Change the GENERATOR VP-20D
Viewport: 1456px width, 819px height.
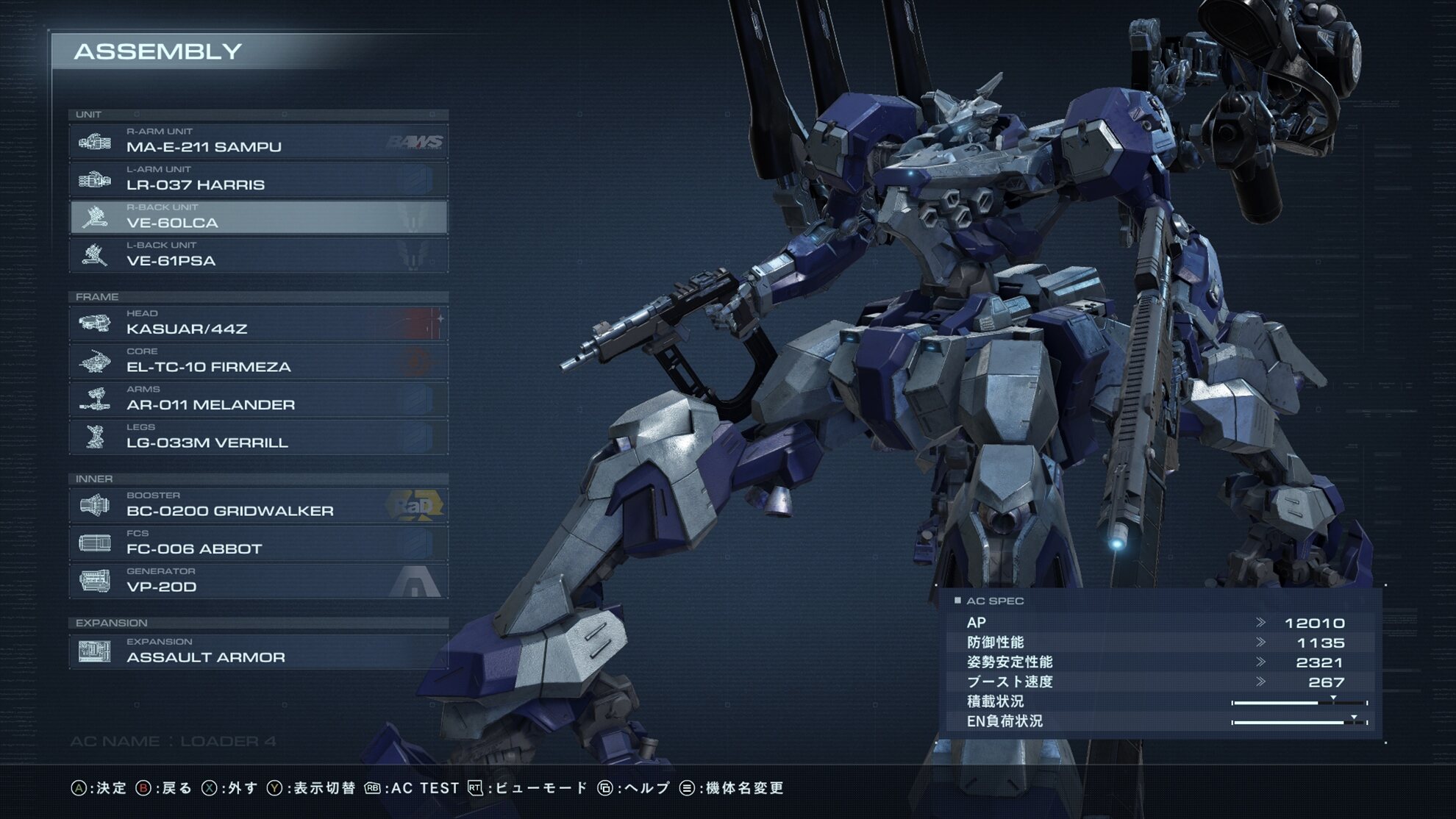coord(258,581)
